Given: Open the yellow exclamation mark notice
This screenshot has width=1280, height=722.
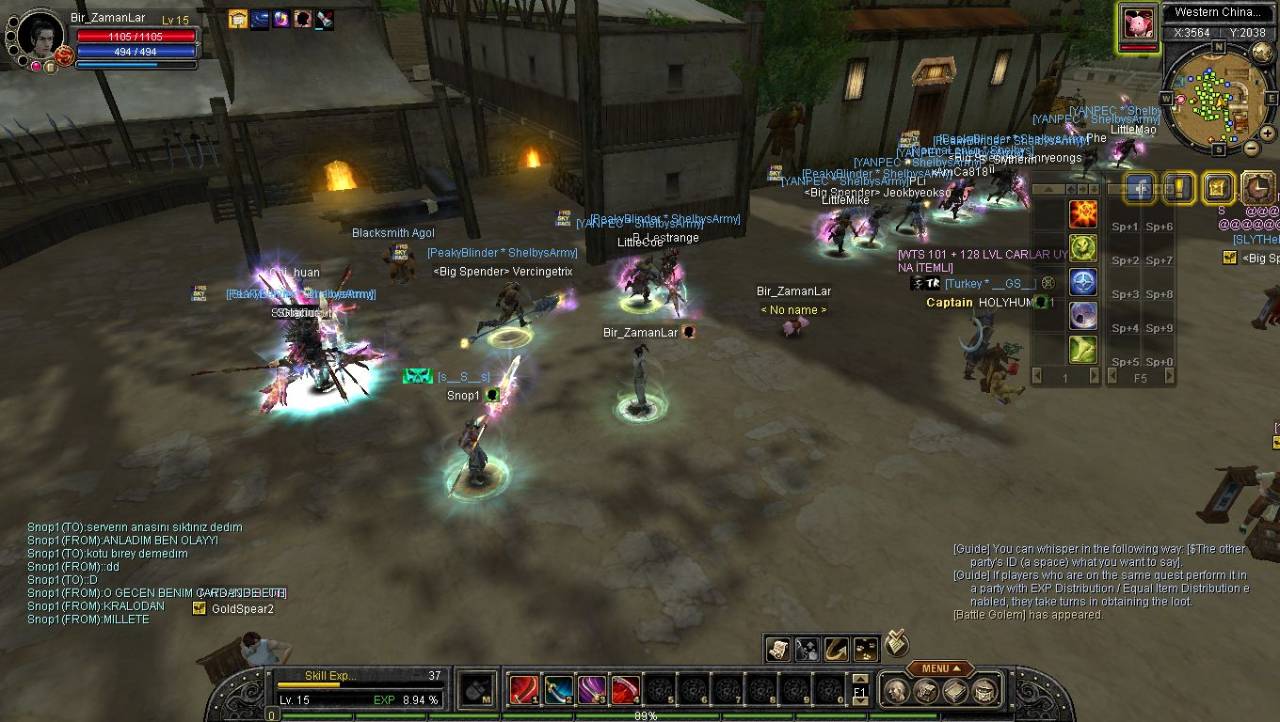Looking at the screenshot, I should tap(1180, 187).
